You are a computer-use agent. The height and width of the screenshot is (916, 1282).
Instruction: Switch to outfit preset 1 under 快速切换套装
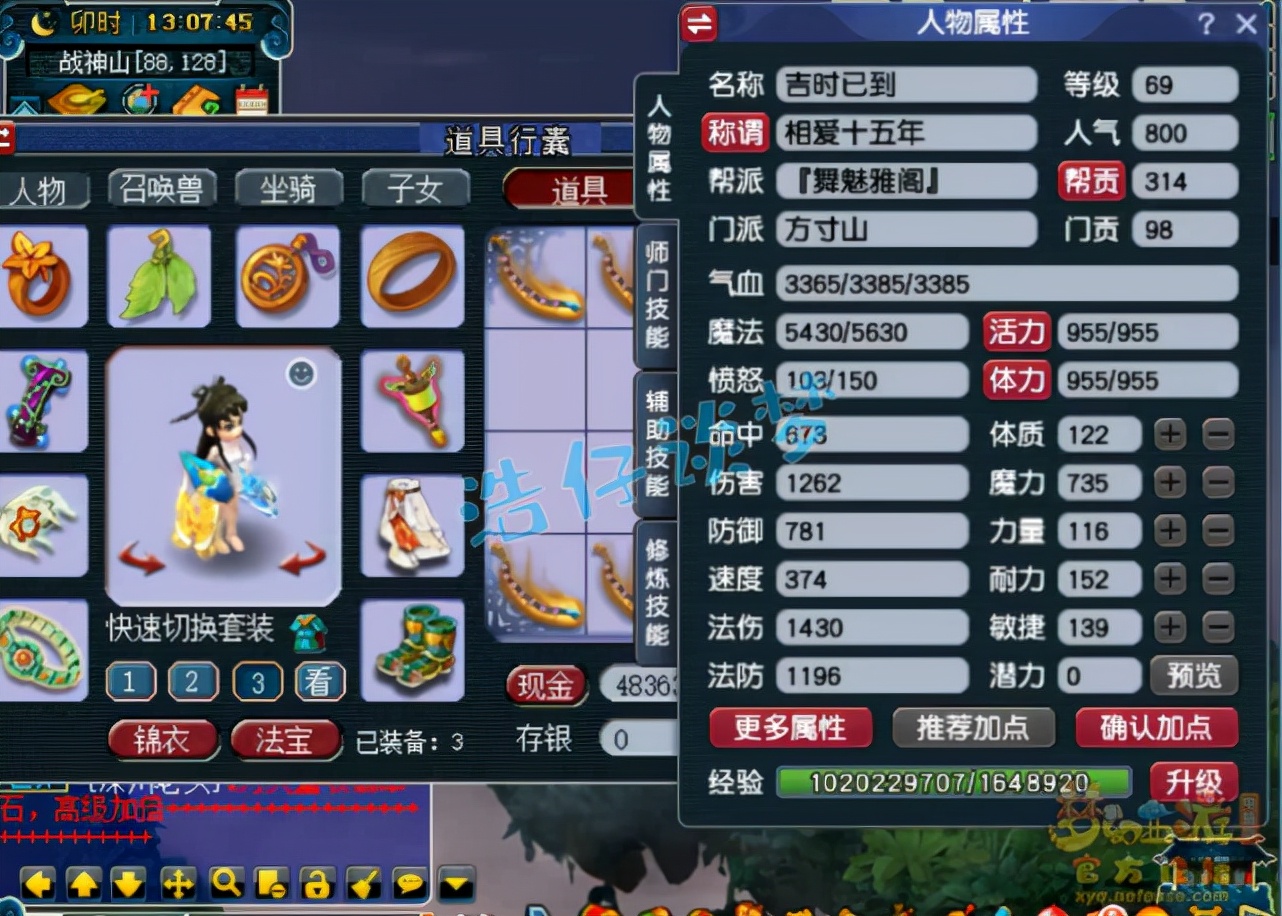click(x=129, y=682)
